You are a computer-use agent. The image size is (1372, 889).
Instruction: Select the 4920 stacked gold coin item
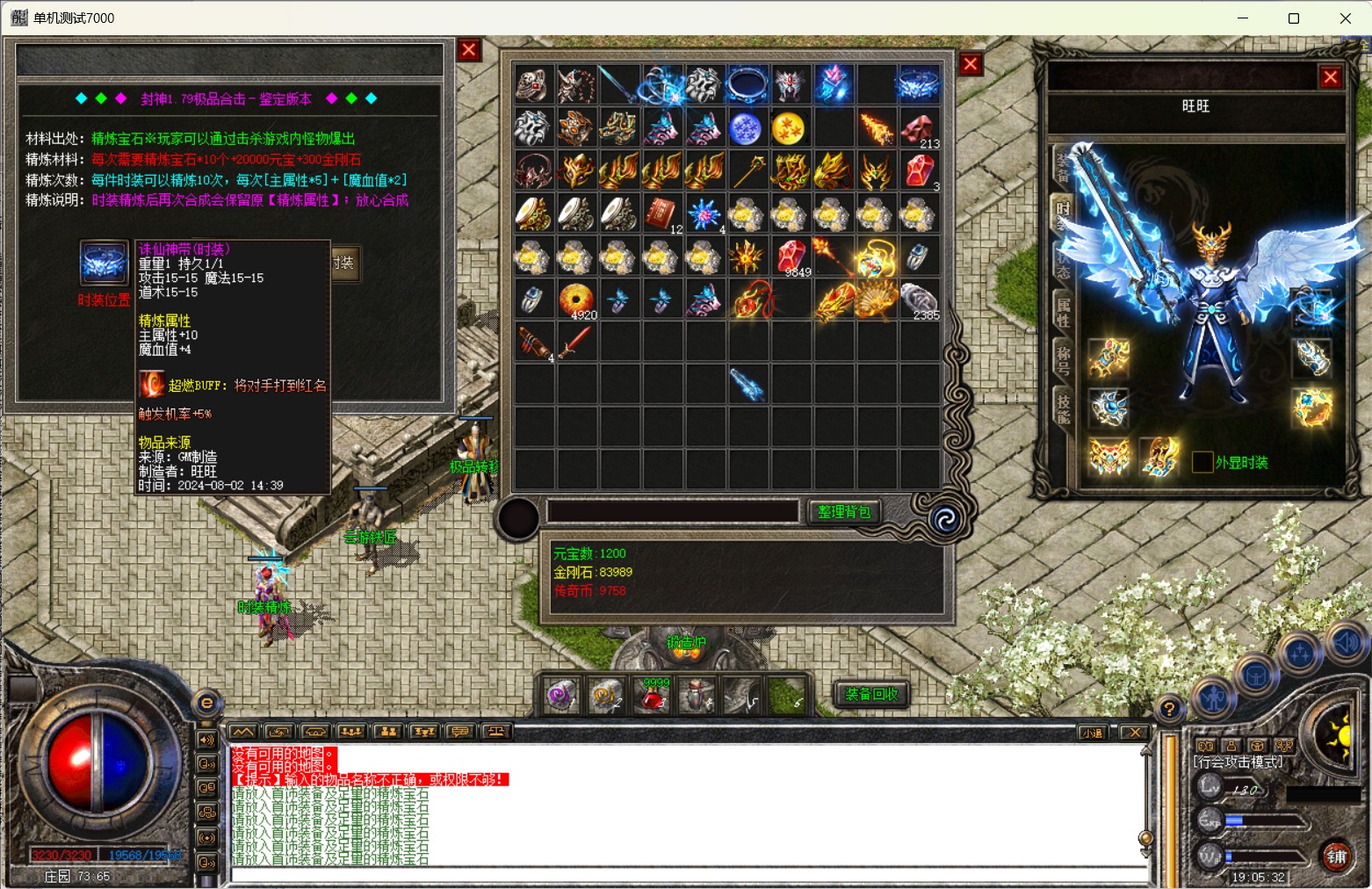click(575, 300)
